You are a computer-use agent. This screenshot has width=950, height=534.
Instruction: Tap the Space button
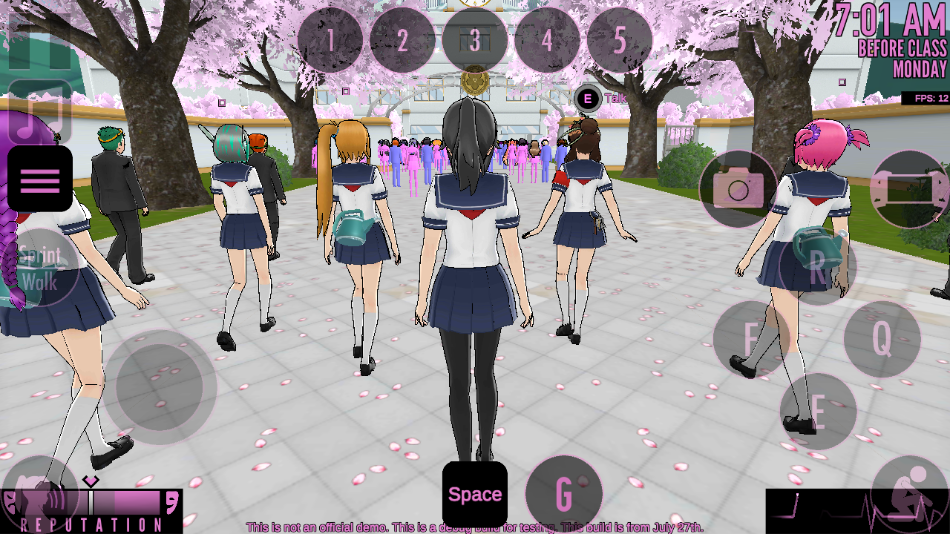pyautogui.click(x=475, y=494)
